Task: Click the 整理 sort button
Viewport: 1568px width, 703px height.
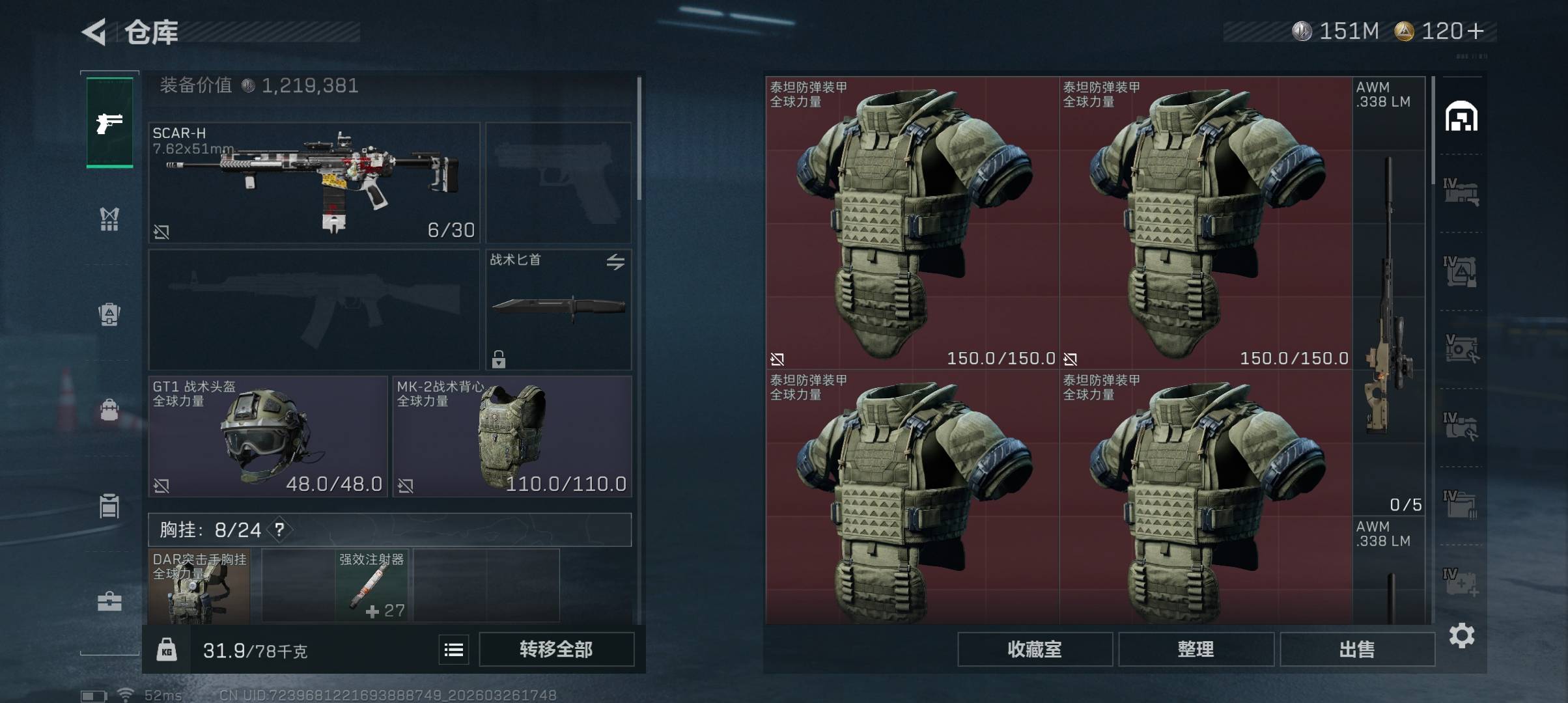Action: pyautogui.click(x=1196, y=649)
